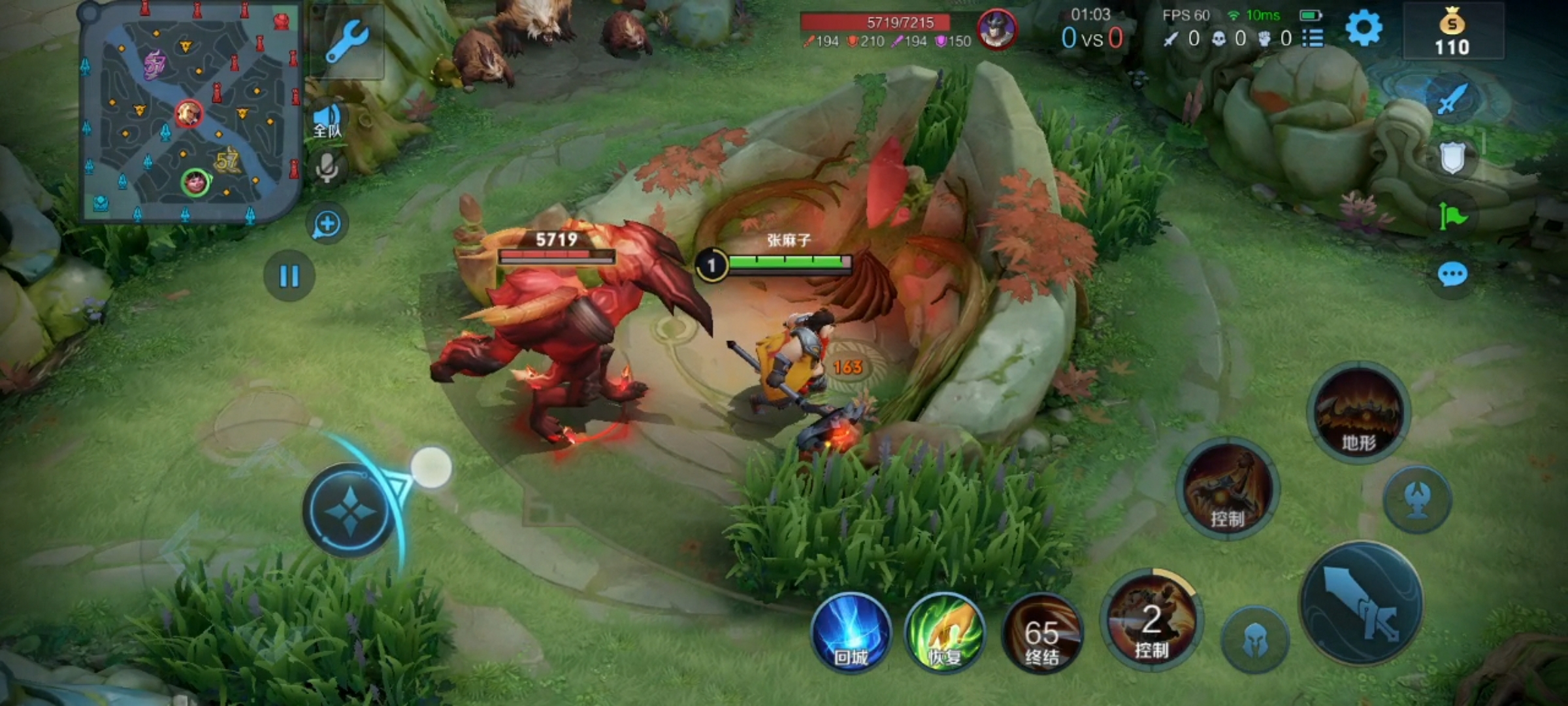The height and width of the screenshot is (706, 1568).
Task: Toggle the 全队 team voice speaker
Action: (327, 121)
